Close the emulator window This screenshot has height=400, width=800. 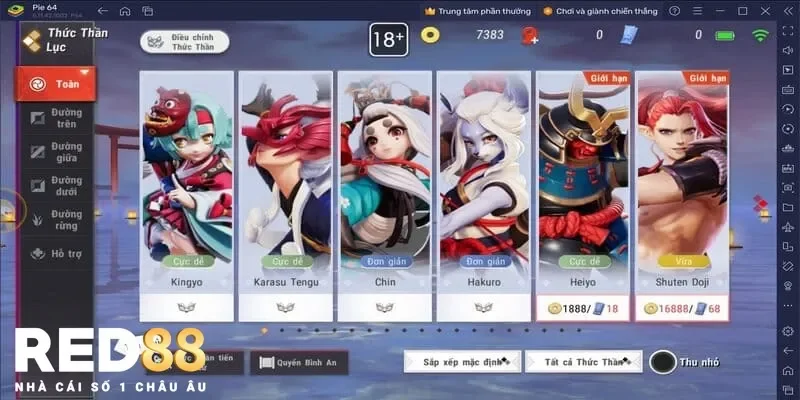pos(766,10)
